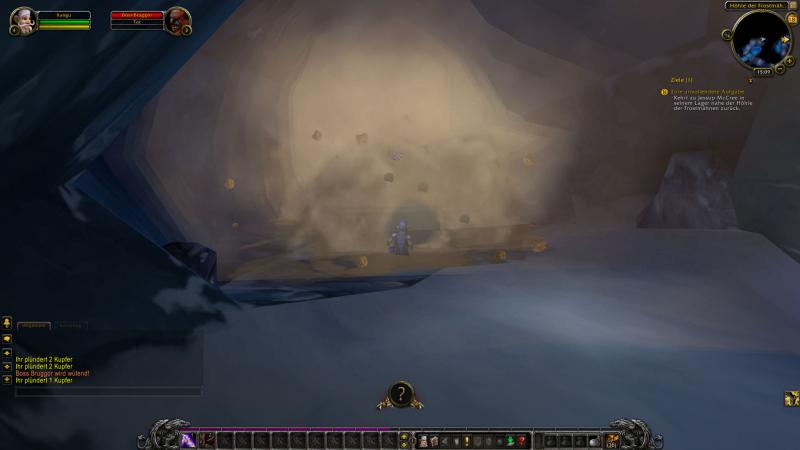Open the calendar button showing 18
This screenshot has width=800, height=450.
[x=791, y=19]
